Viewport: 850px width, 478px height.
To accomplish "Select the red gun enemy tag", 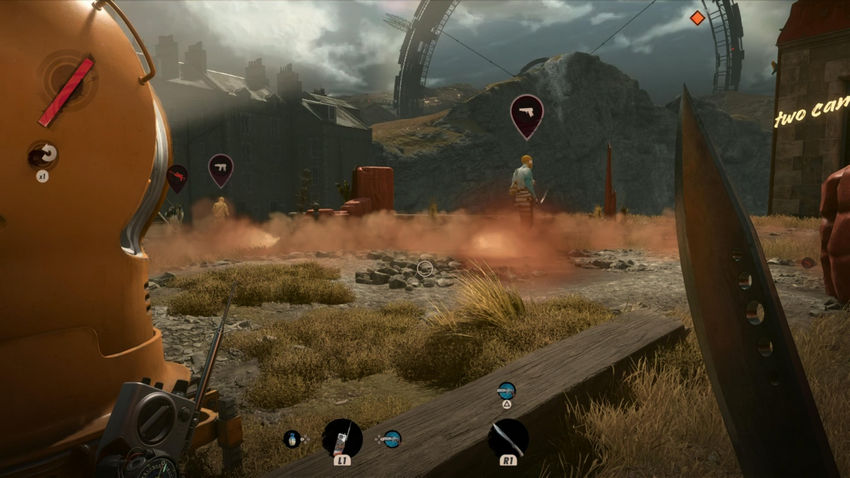I will [x=177, y=177].
